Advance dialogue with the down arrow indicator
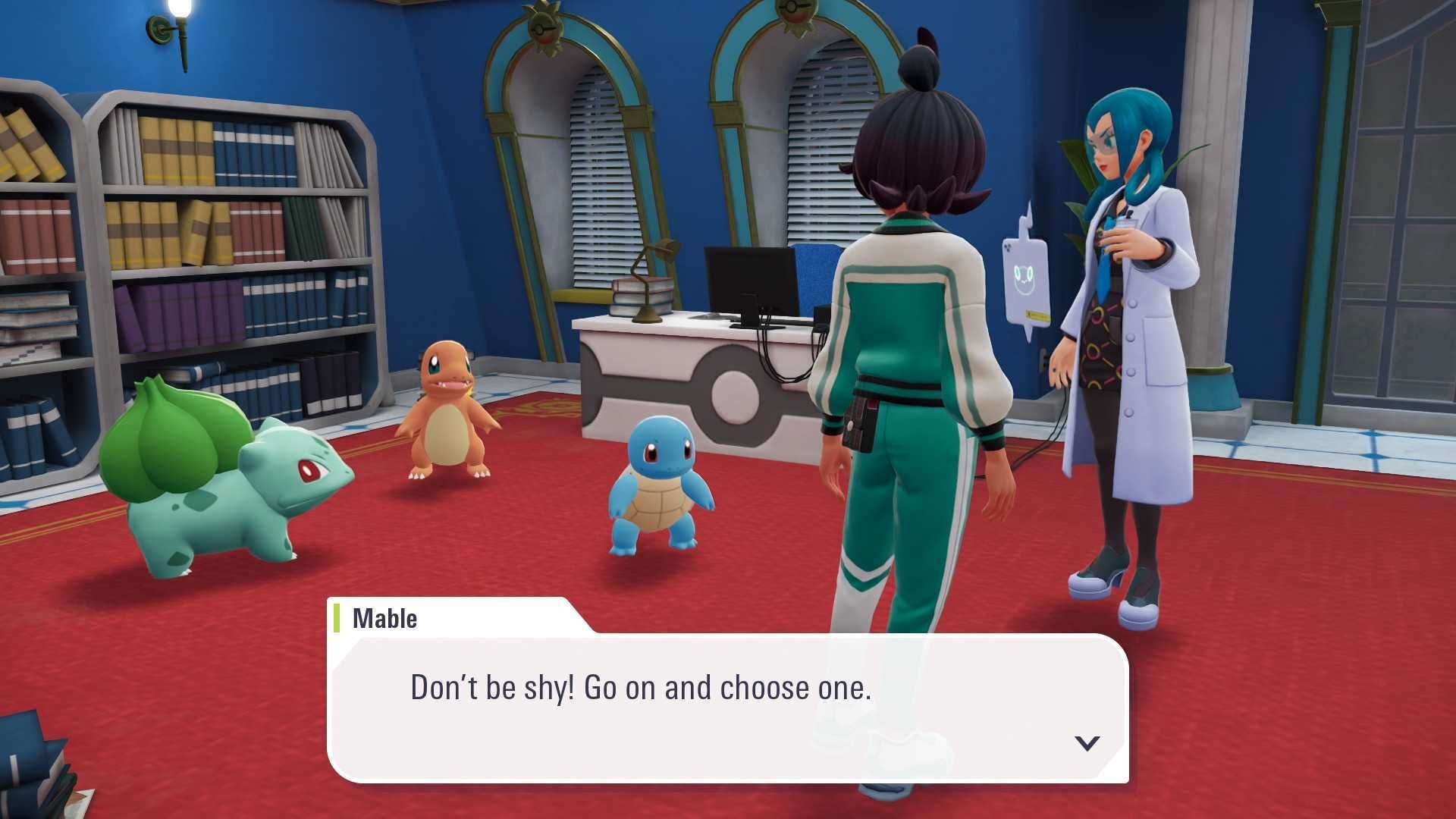The width and height of the screenshot is (1456, 819). (x=1087, y=742)
